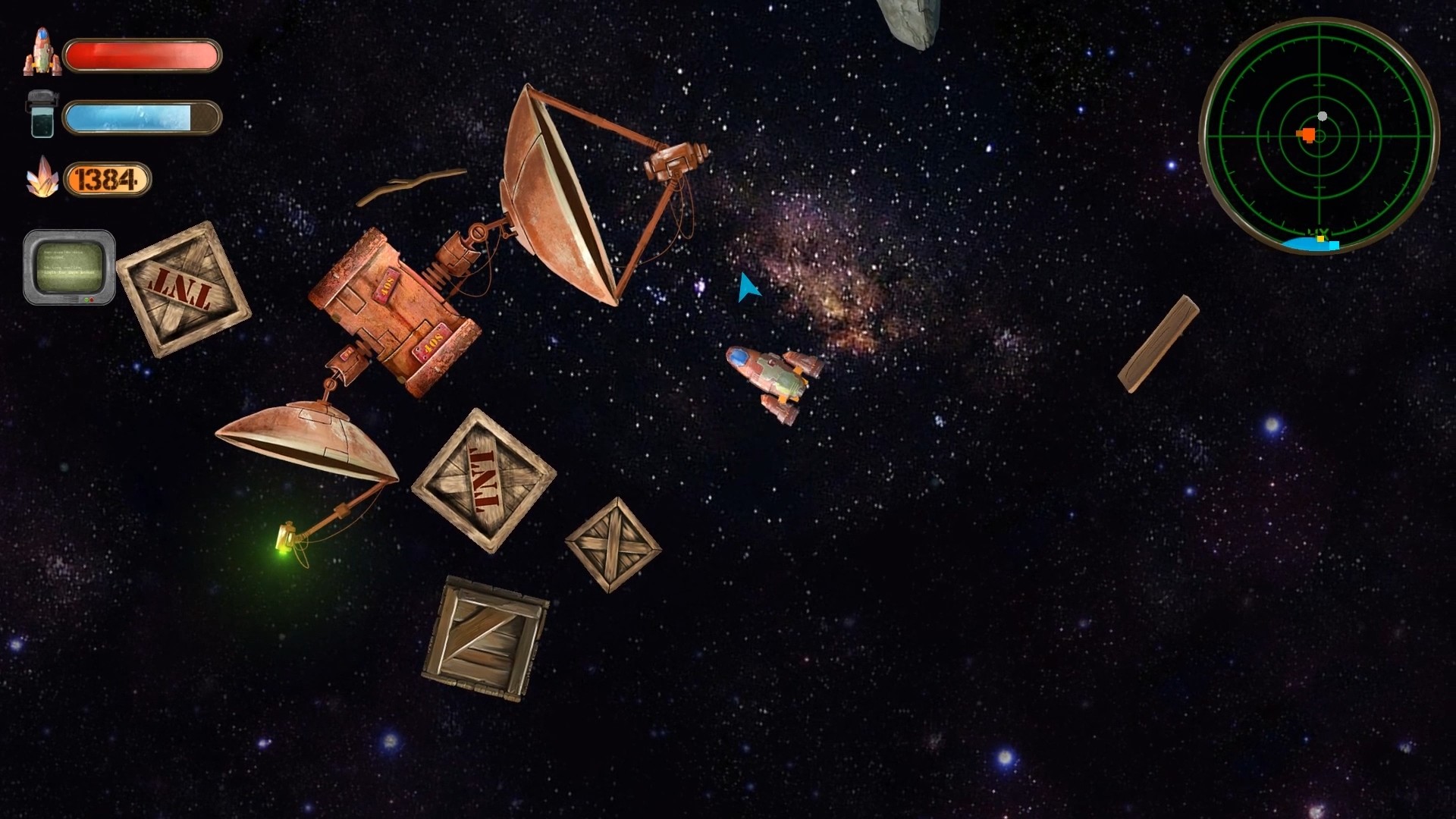Click the fuel canister icon
Viewport: 1456px width, 819px height.
pyautogui.click(x=42, y=114)
